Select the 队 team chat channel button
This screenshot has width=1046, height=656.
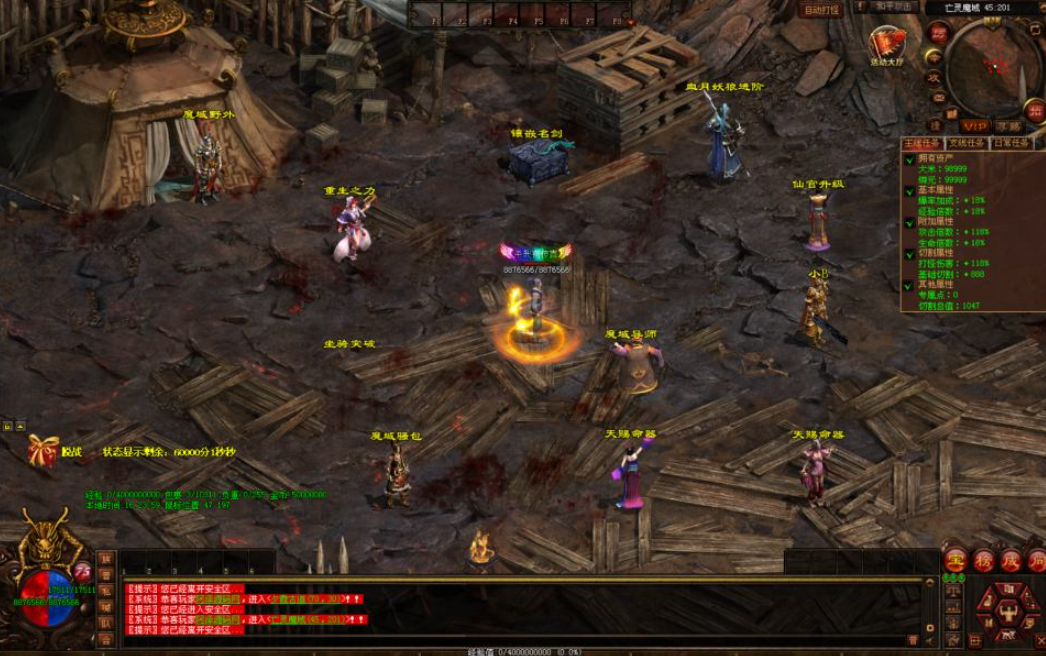(106, 623)
